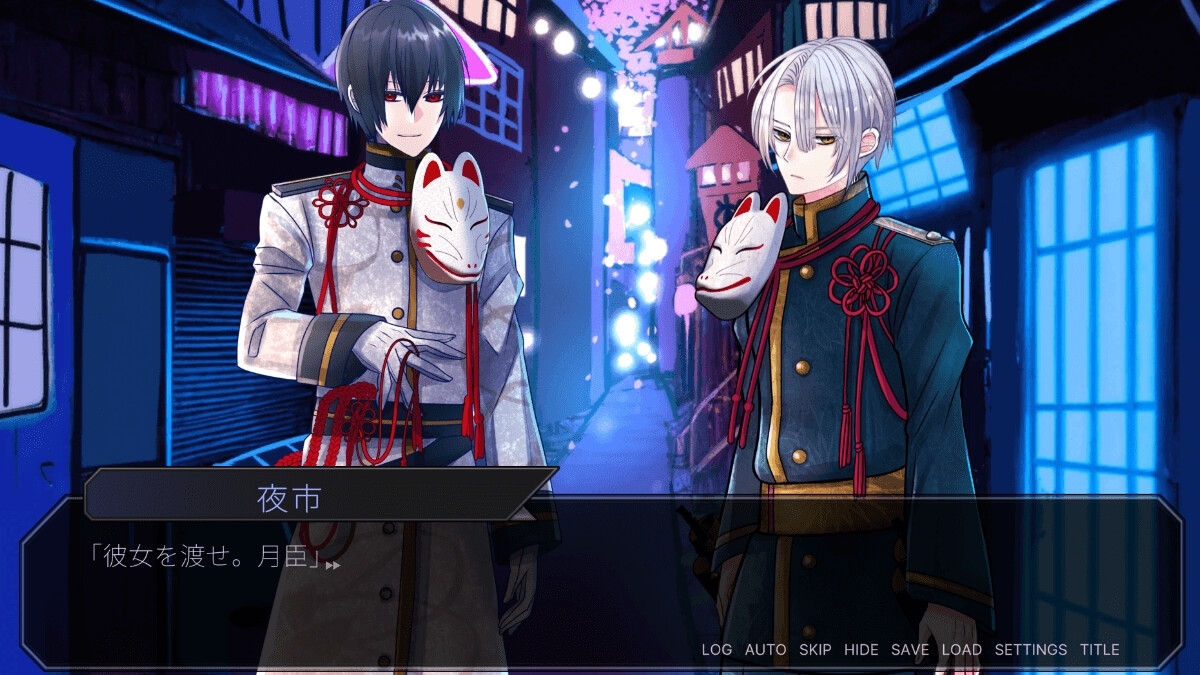Open the LOG dialogue history
This screenshot has height=675, width=1200.
(x=716, y=650)
